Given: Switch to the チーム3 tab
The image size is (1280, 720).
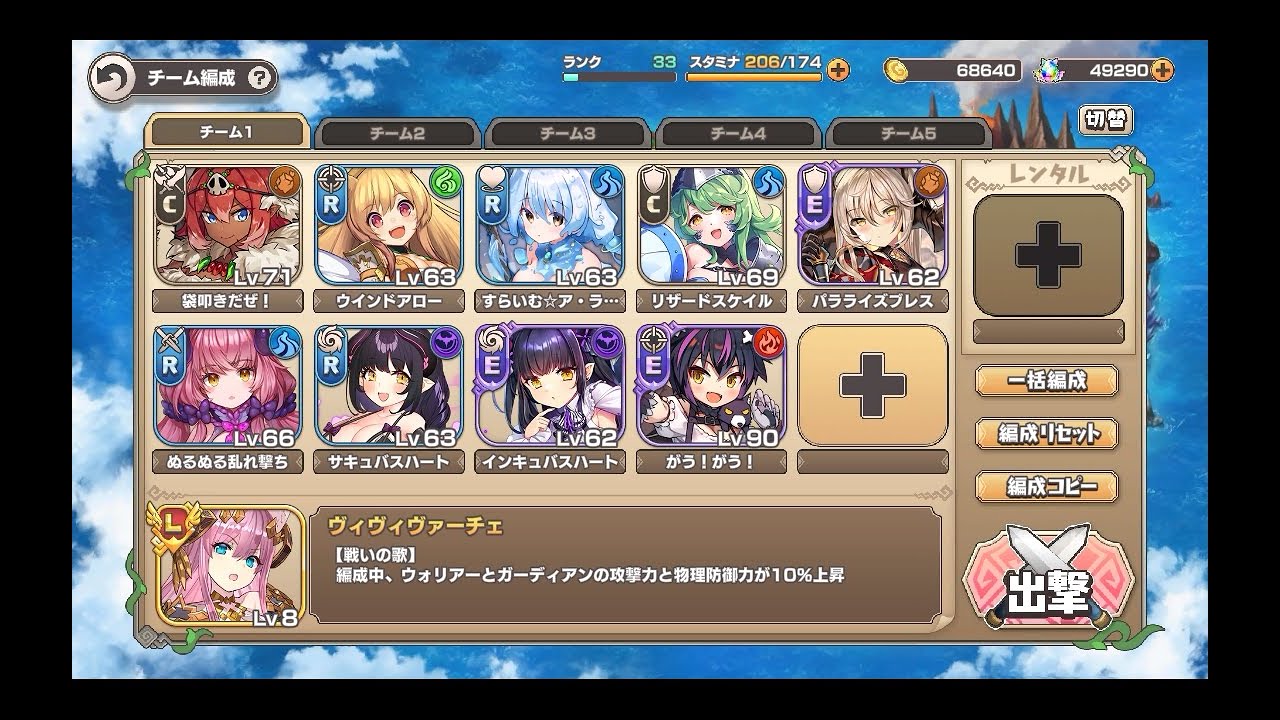Looking at the screenshot, I should [568, 134].
